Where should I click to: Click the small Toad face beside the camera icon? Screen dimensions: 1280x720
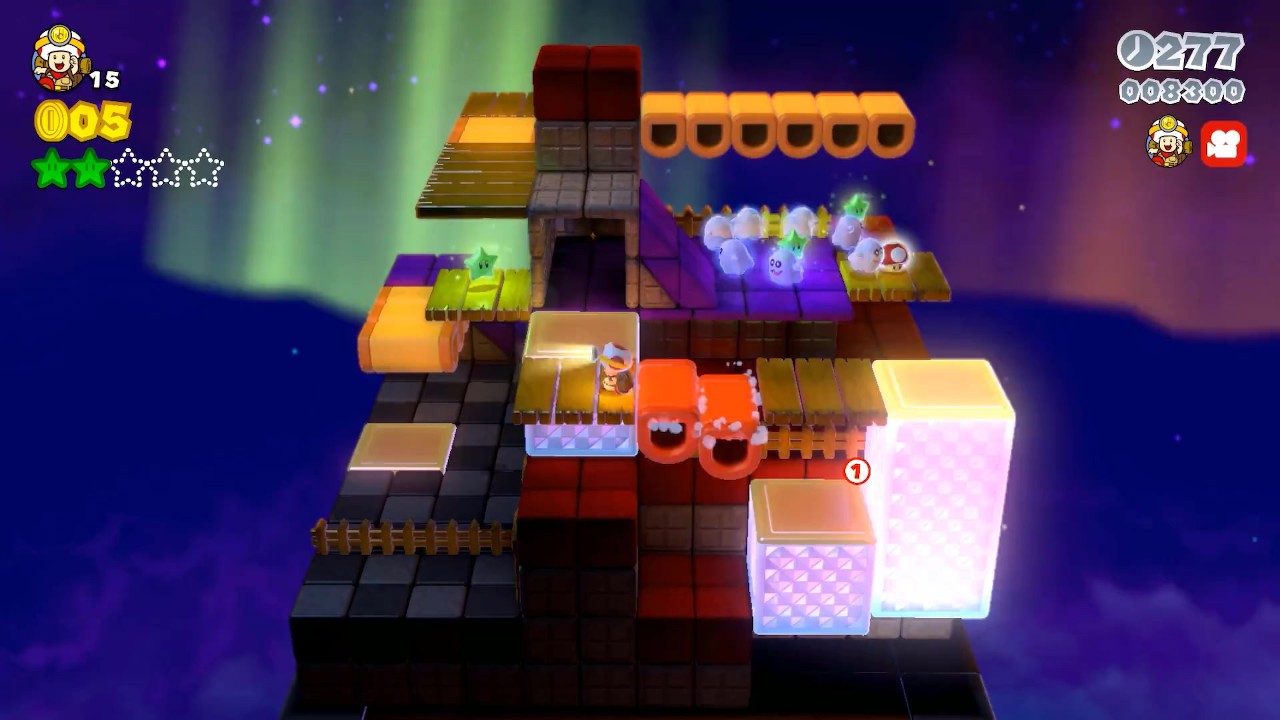[x=1168, y=144]
